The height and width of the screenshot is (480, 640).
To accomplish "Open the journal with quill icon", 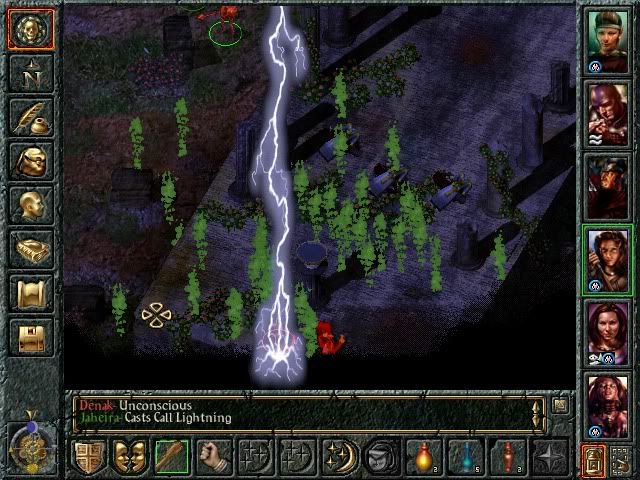I will [x=31, y=116].
